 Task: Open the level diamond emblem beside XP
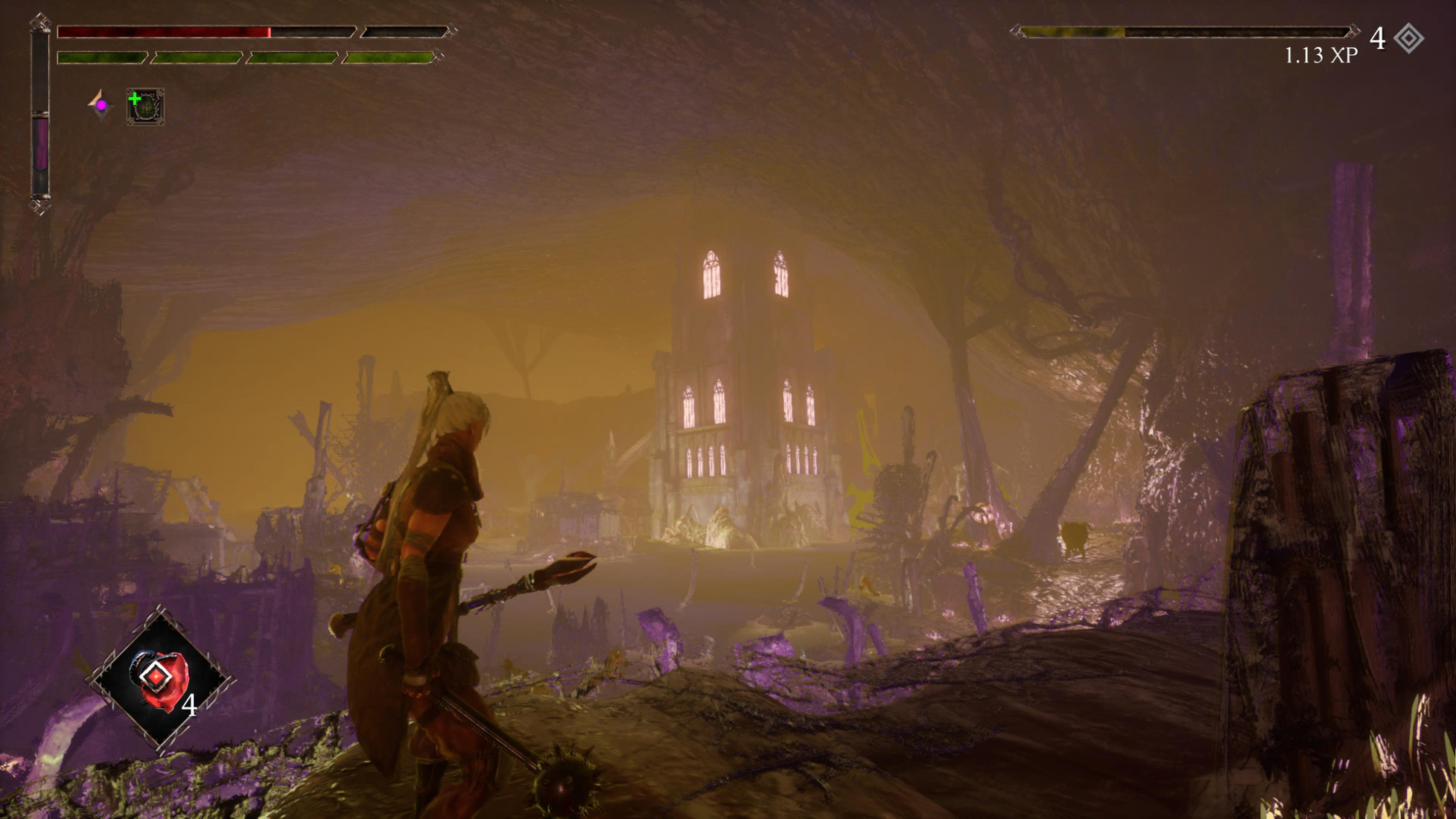[1408, 39]
